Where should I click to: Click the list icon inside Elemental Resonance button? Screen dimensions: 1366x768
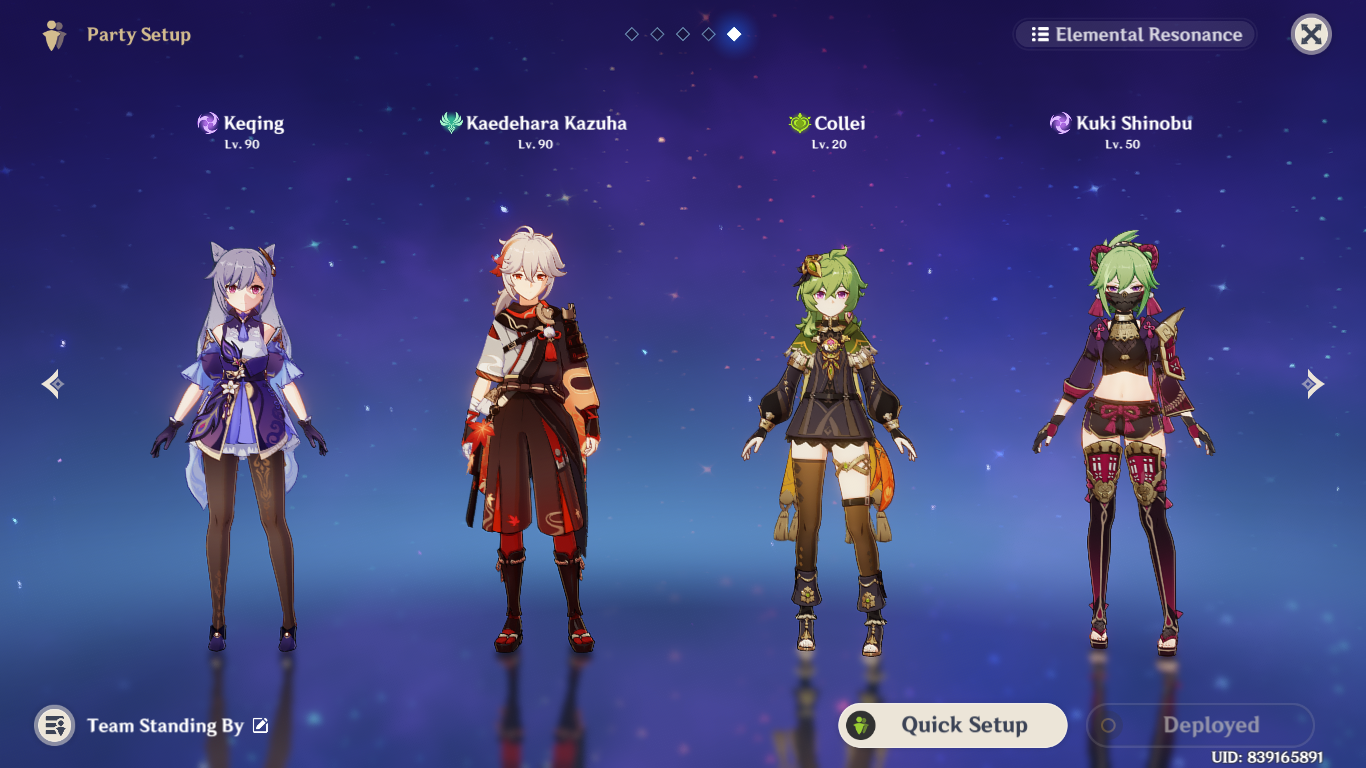[1041, 34]
